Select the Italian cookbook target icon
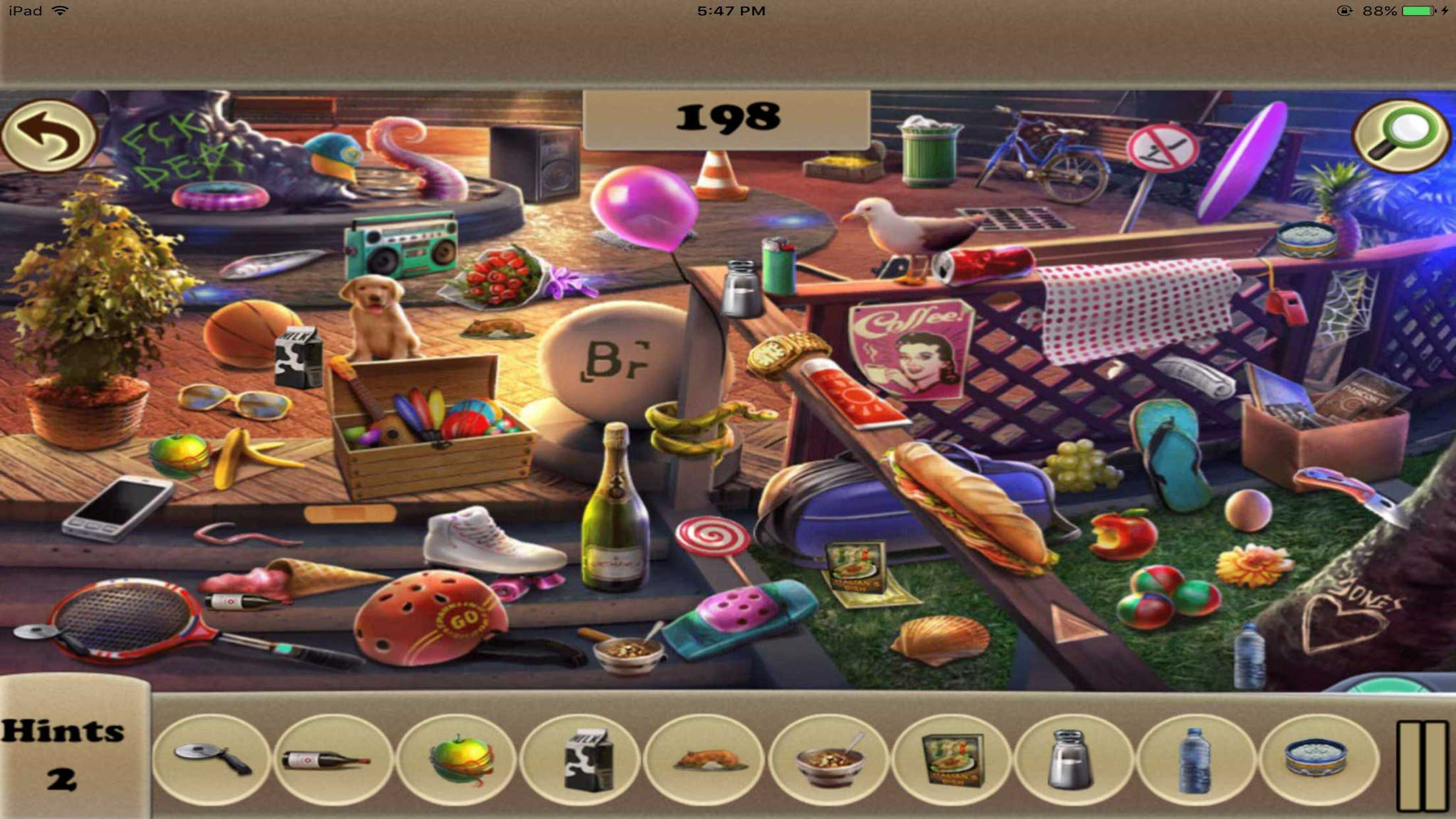The image size is (1456, 819). point(952,760)
